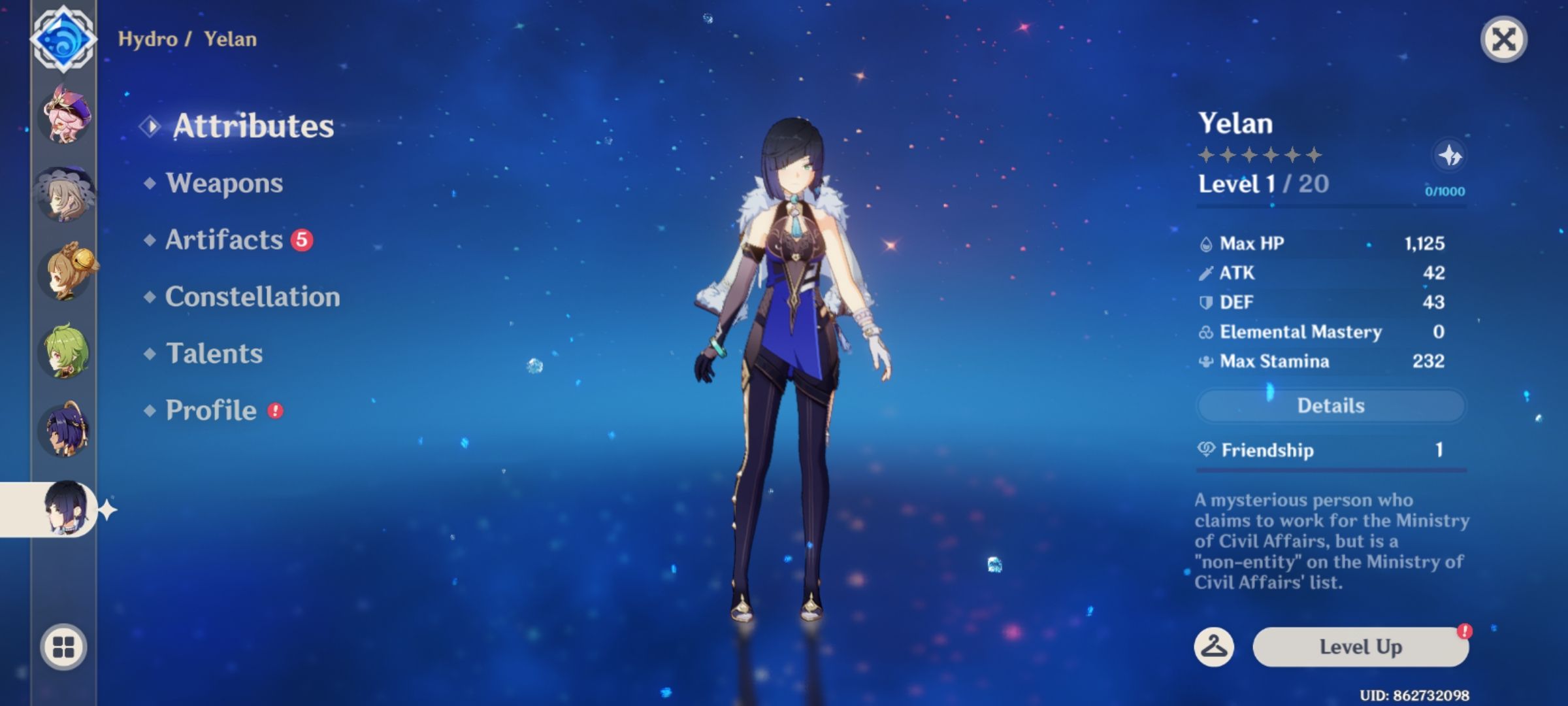The width and height of the screenshot is (1568, 706).
Task: Click the Artifacts notification badge
Action: tap(302, 239)
